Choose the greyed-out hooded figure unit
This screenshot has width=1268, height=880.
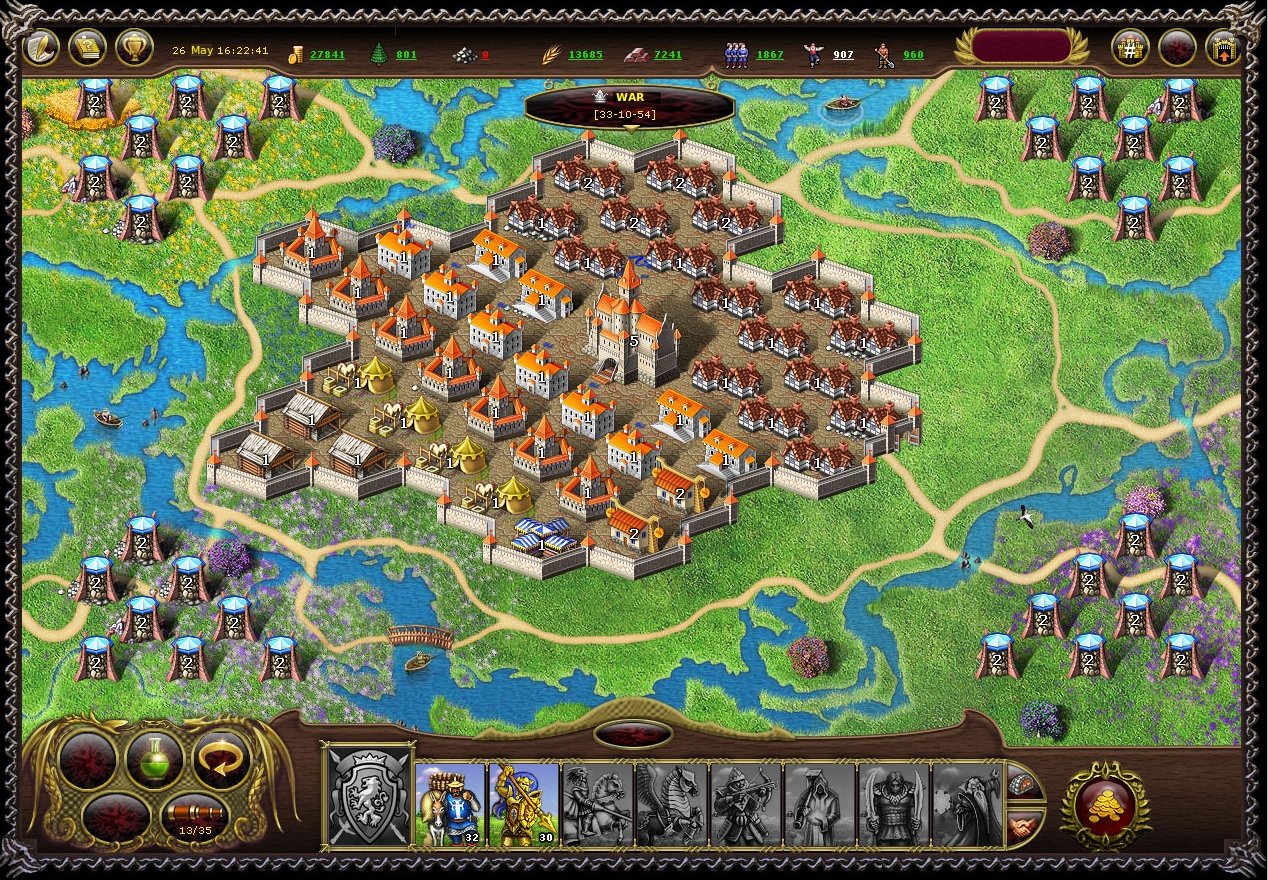(x=820, y=805)
